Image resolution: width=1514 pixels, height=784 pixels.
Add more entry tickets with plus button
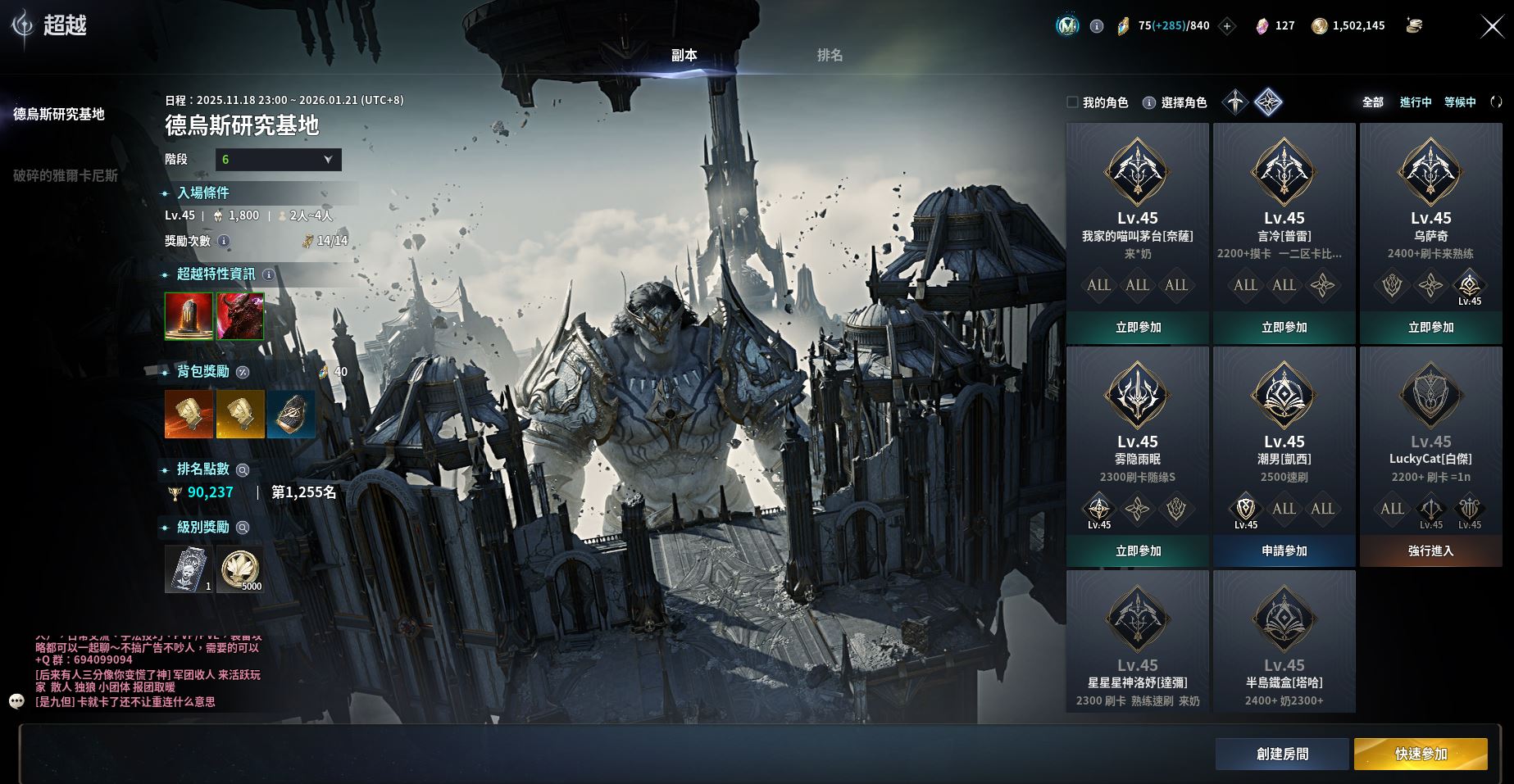coord(1227,26)
